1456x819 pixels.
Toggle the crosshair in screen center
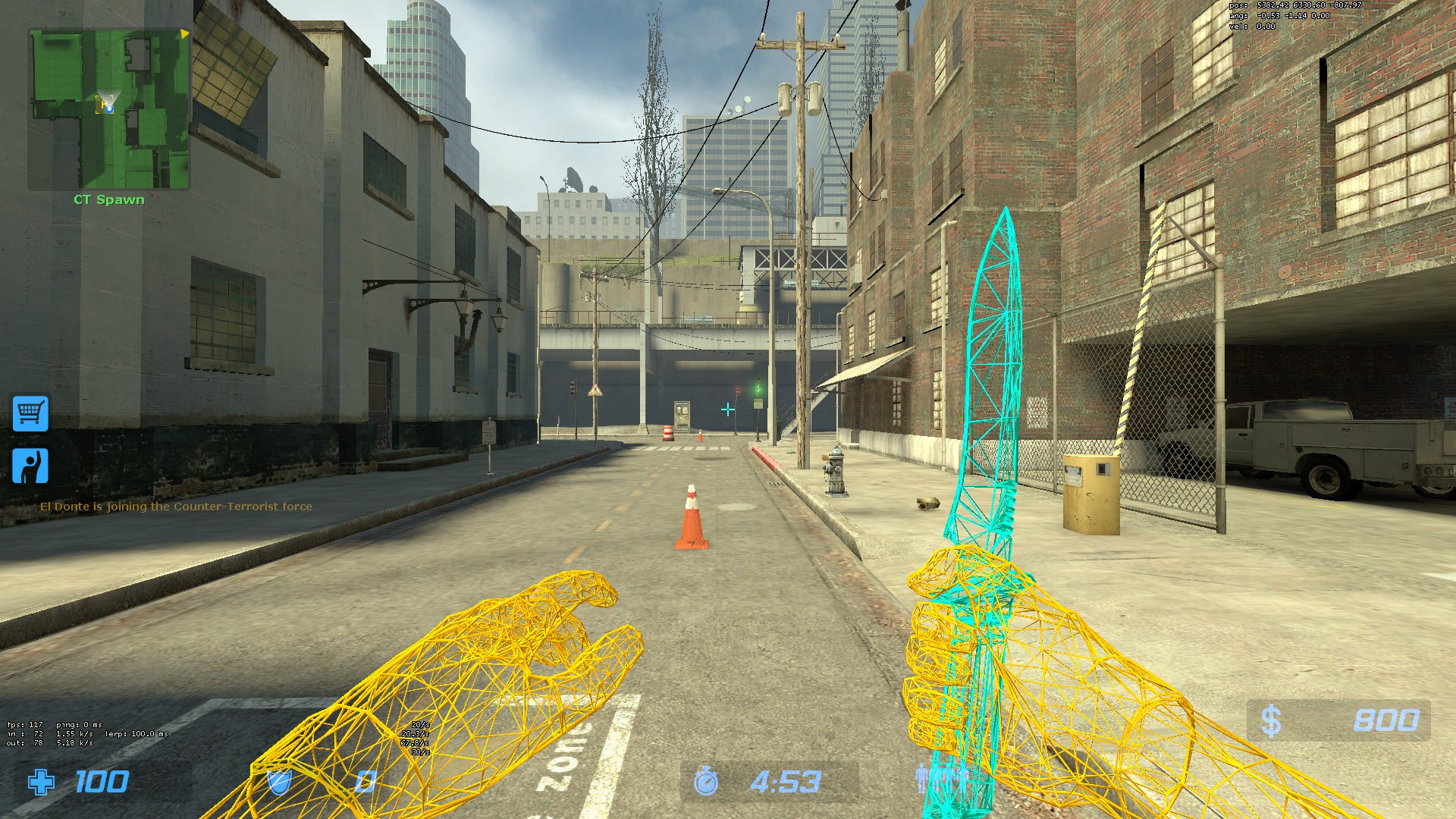pos(727,408)
